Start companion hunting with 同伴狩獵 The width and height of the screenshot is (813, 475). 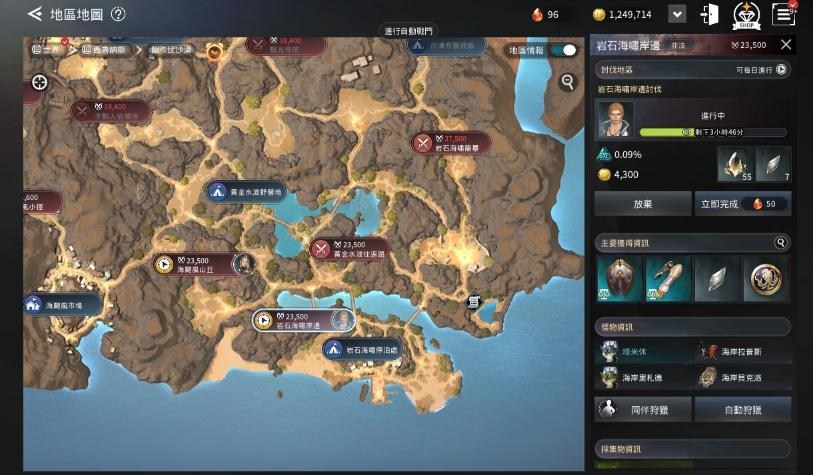coord(642,409)
